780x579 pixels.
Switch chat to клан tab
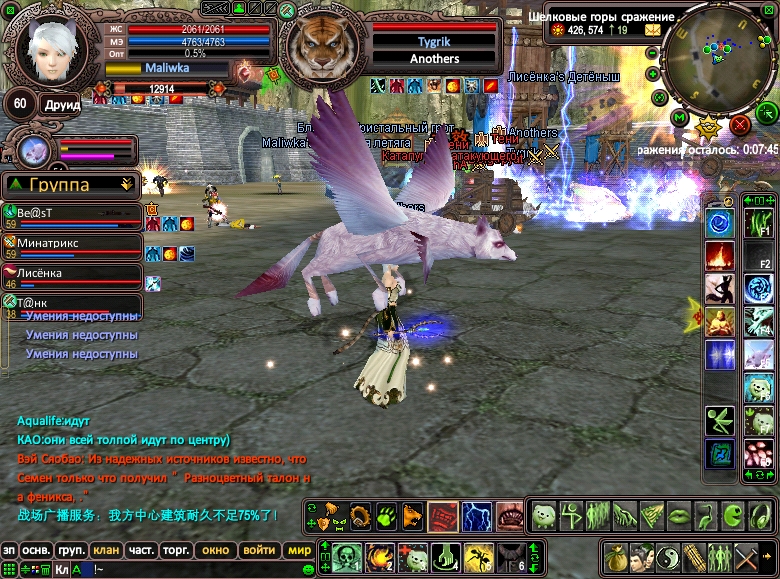point(106,550)
